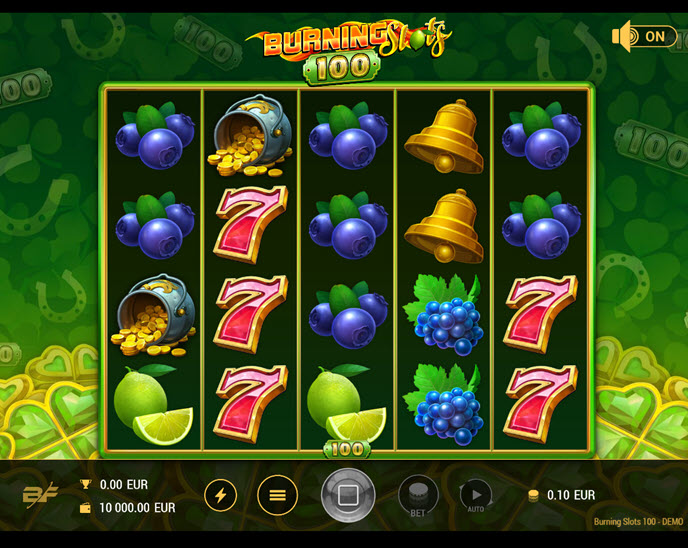The image size is (688, 548).
Task: Open the hamburger menu
Action: (x=278, y=495)
